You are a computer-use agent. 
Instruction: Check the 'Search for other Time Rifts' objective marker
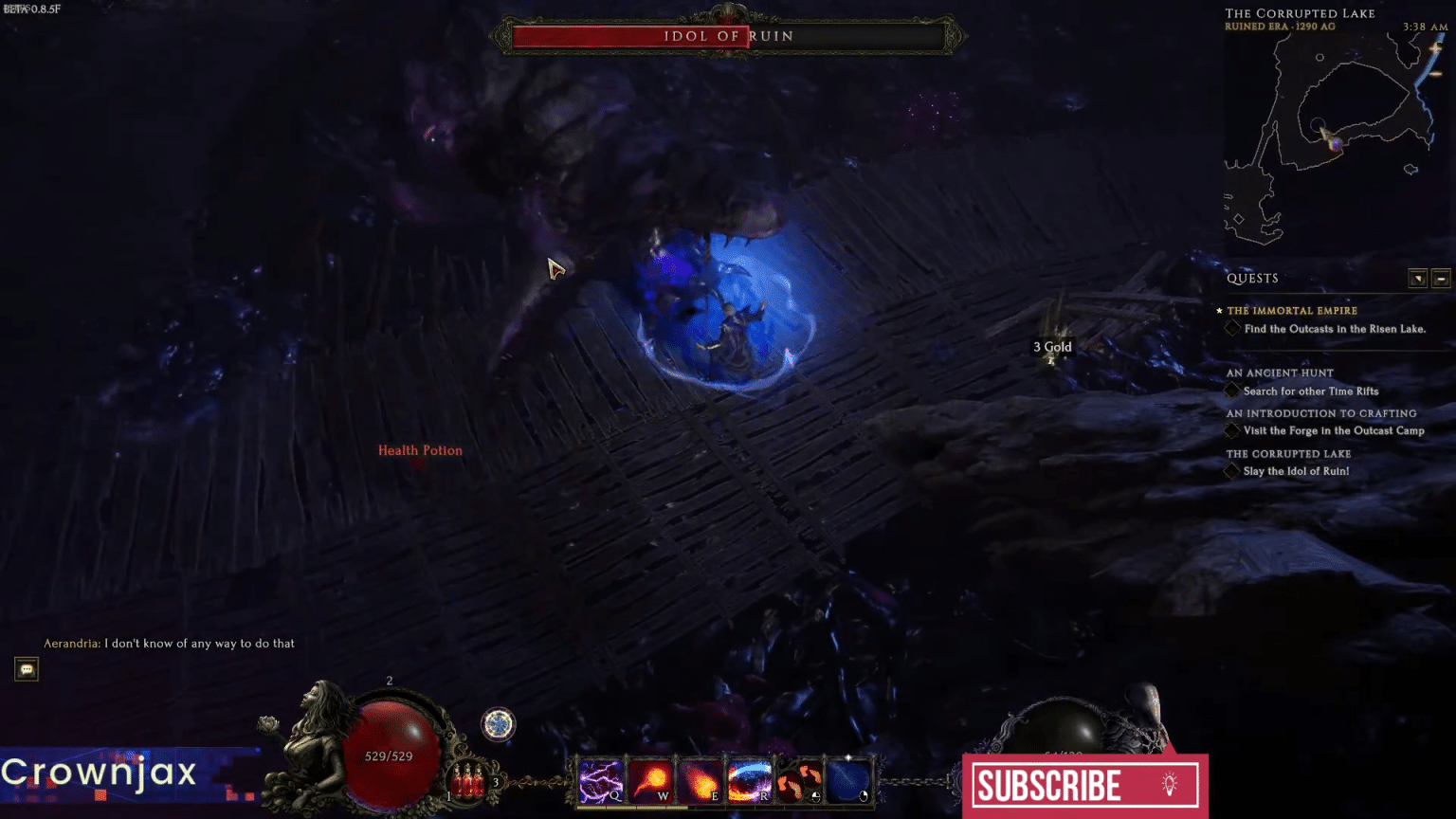pyautogui.click(x=1232, y=391)
